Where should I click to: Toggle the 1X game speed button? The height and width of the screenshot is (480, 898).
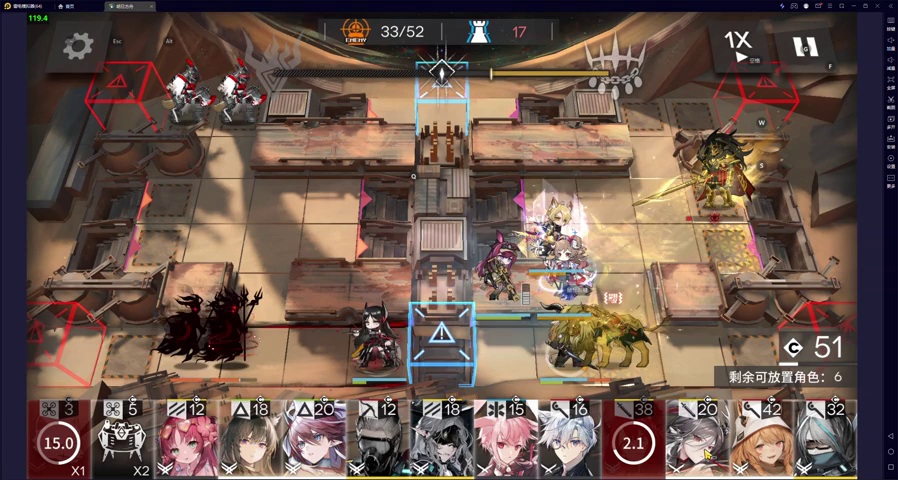(x=739, y=45)
